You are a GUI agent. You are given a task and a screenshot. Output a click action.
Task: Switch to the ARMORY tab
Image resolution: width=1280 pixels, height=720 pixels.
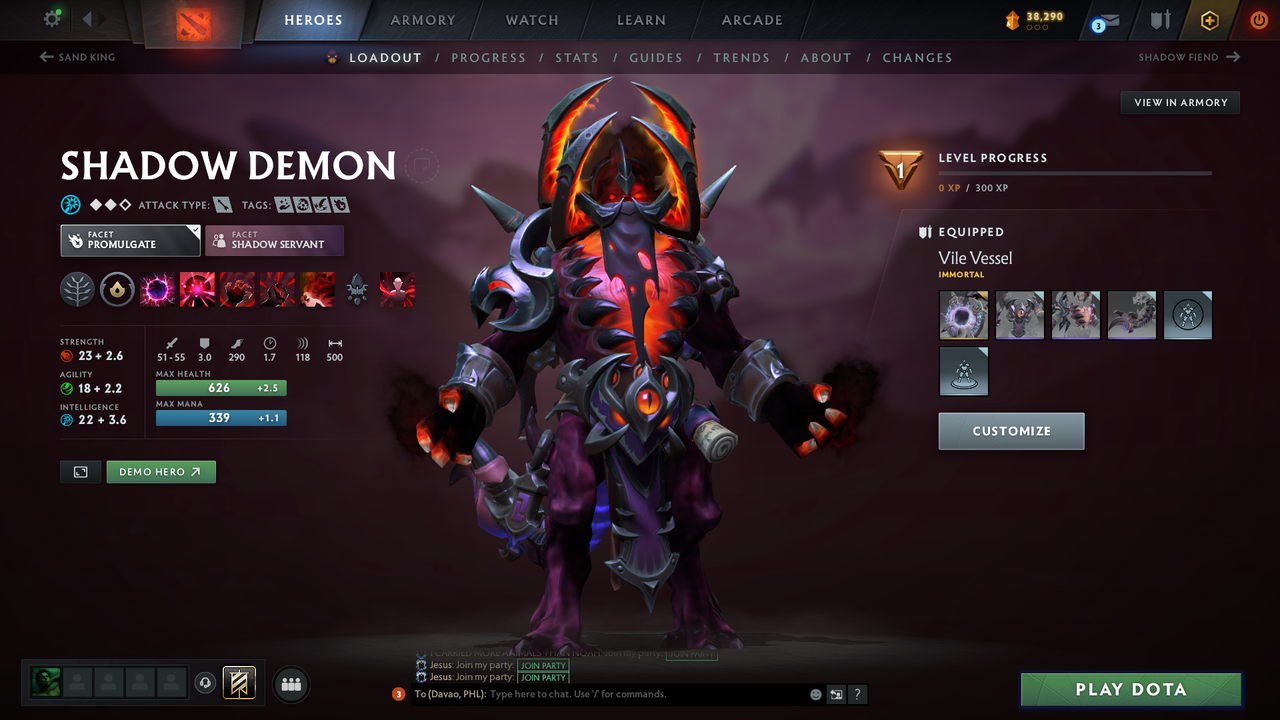click(422, 19)
